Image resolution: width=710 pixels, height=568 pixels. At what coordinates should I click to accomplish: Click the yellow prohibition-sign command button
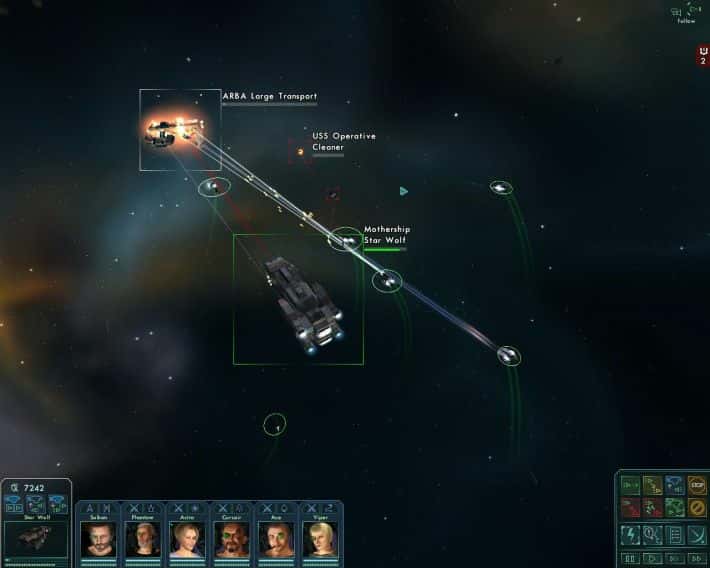[x=697, y=509]
